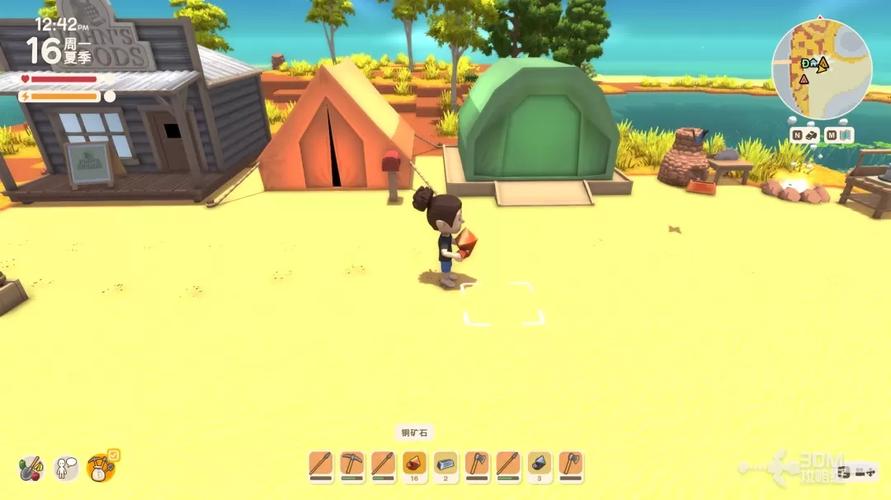Select the dark ore slot showing 3
Screen dimensions: 891x500
point(539,465)
